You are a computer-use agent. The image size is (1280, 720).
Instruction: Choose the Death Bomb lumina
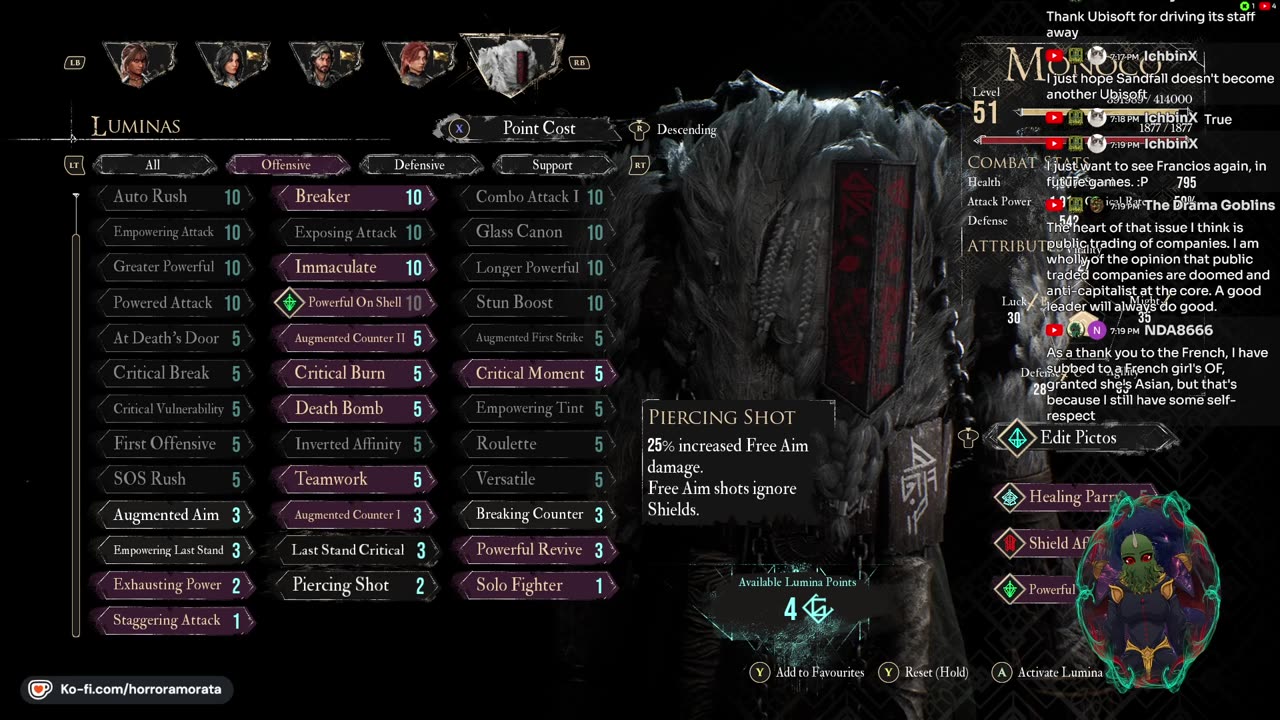pyautogui.click(x=354, y=408)
